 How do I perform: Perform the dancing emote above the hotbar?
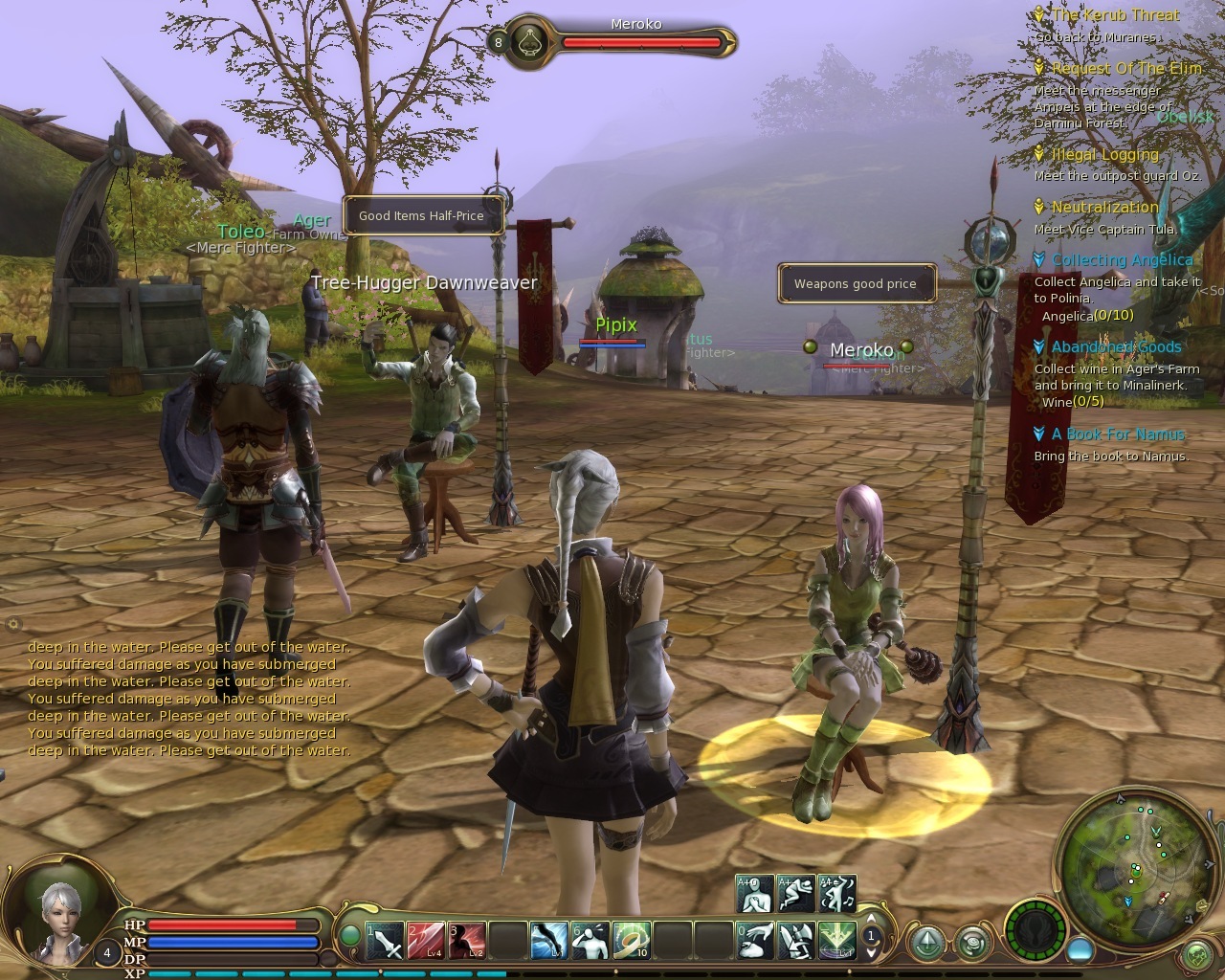(x=837, y=894)
